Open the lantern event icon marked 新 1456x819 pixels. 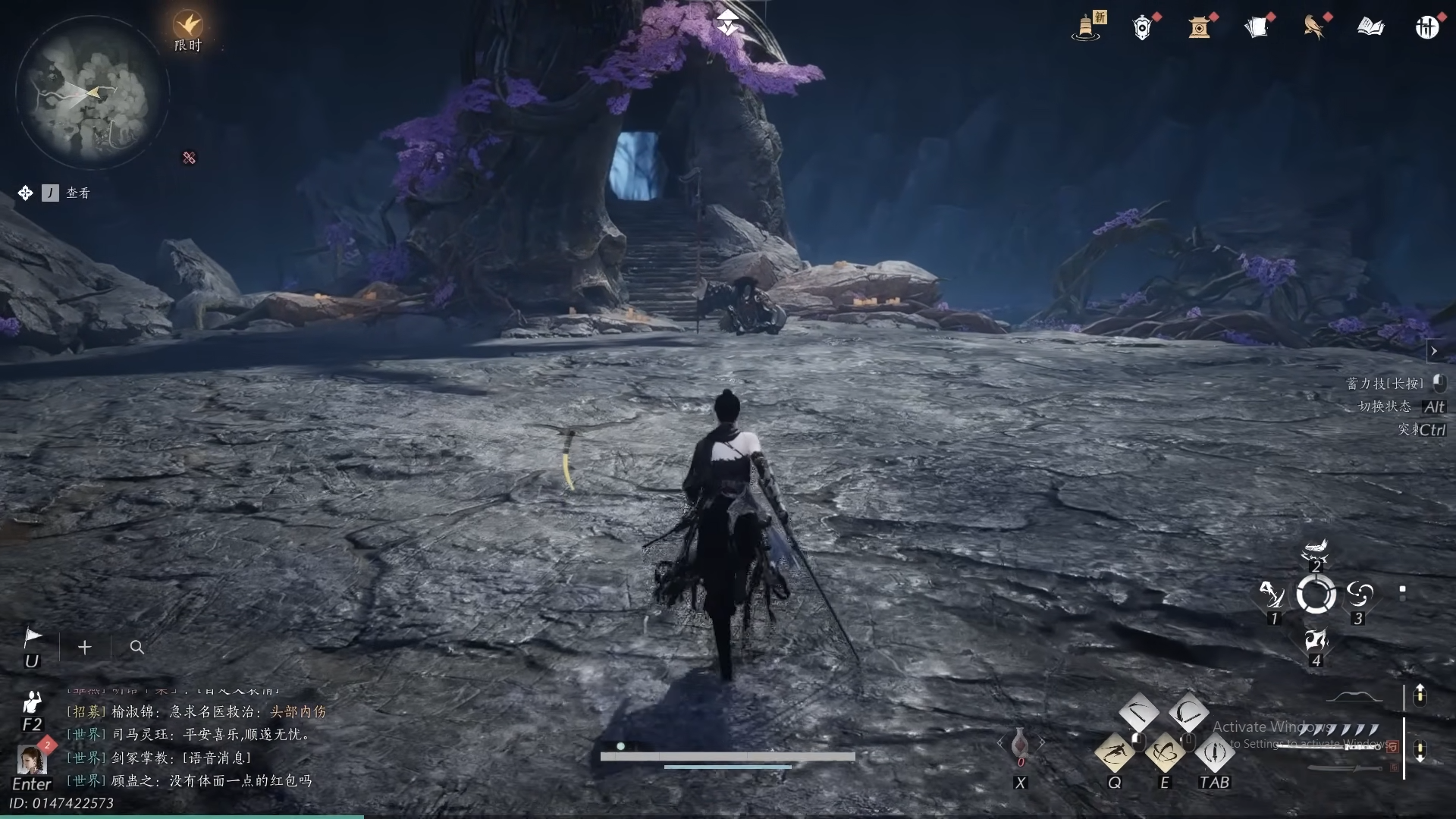click(x=1087, y=27)
